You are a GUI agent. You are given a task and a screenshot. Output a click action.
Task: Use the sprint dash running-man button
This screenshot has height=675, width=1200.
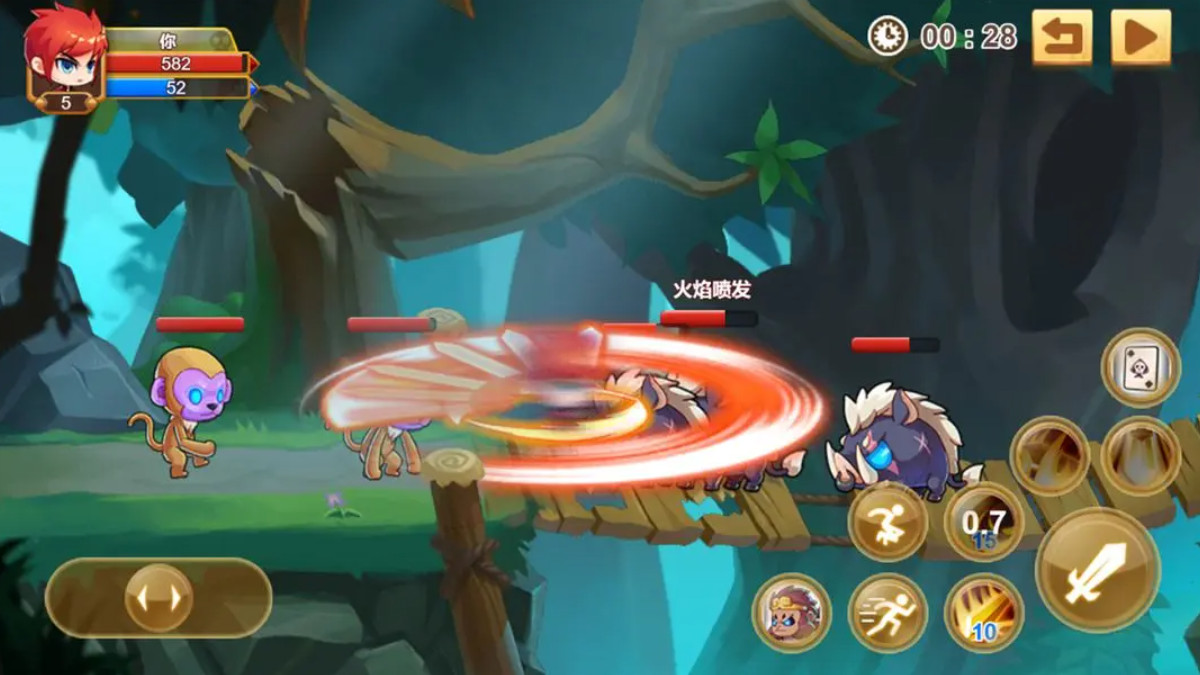[888, 613]
